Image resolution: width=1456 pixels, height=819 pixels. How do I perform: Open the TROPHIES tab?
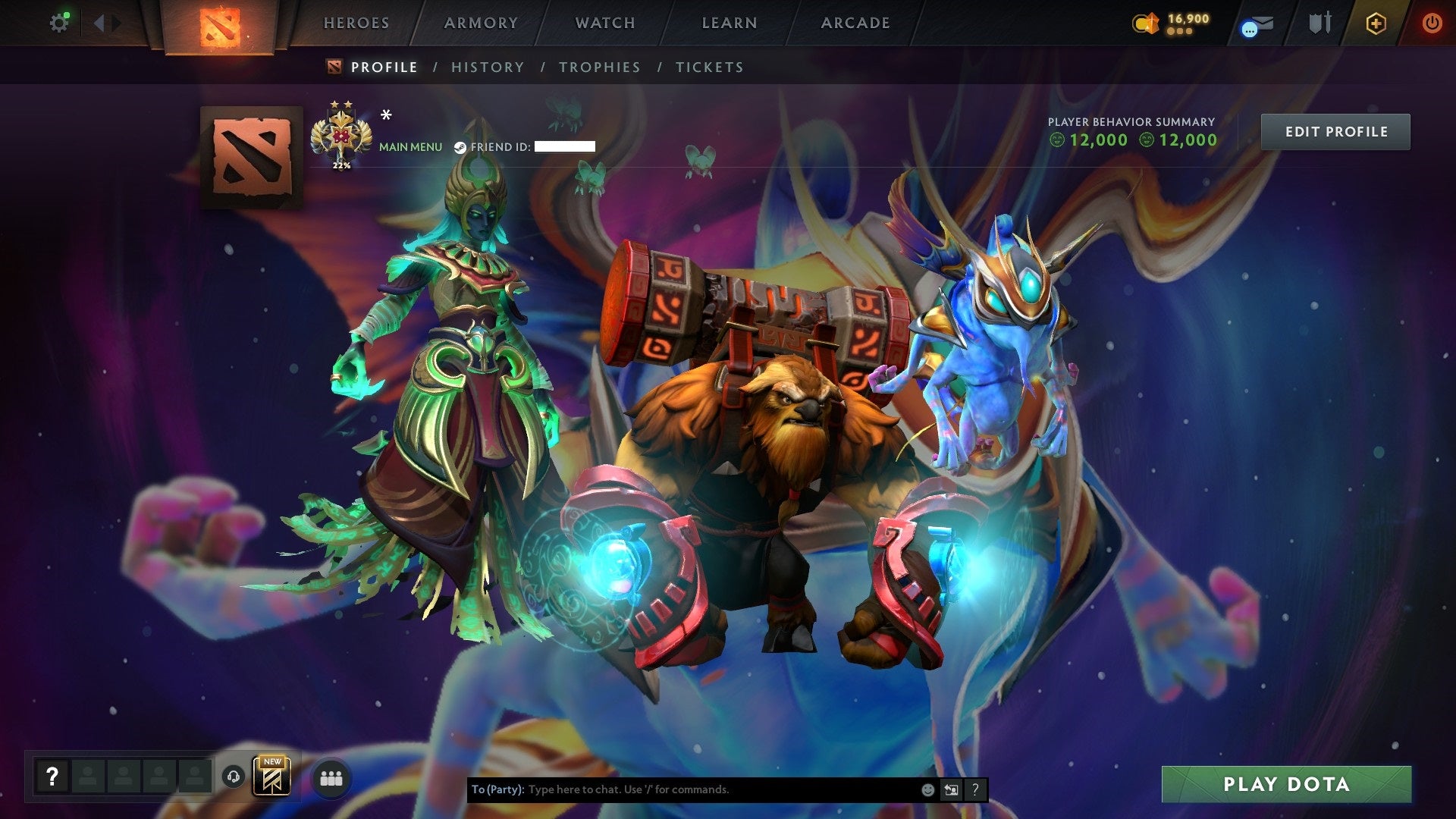(600, 67)
